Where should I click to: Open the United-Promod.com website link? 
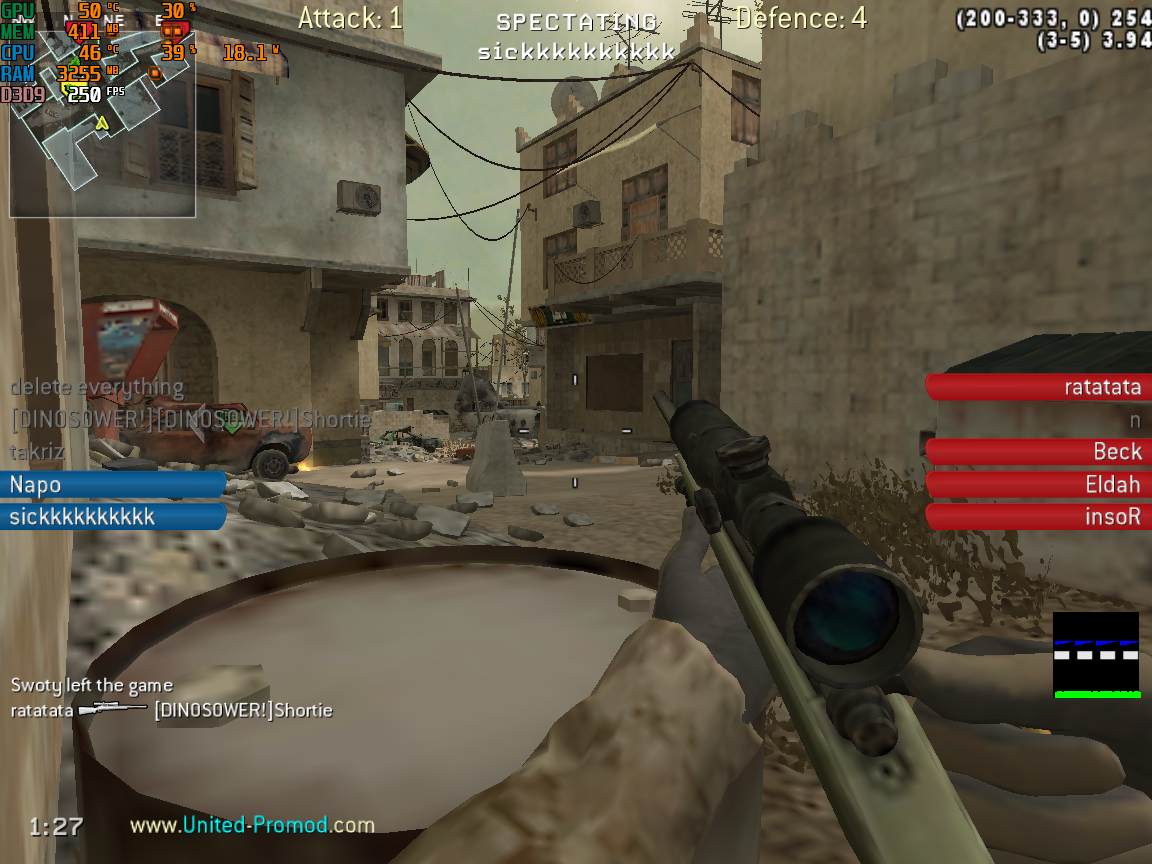[252, 825]
